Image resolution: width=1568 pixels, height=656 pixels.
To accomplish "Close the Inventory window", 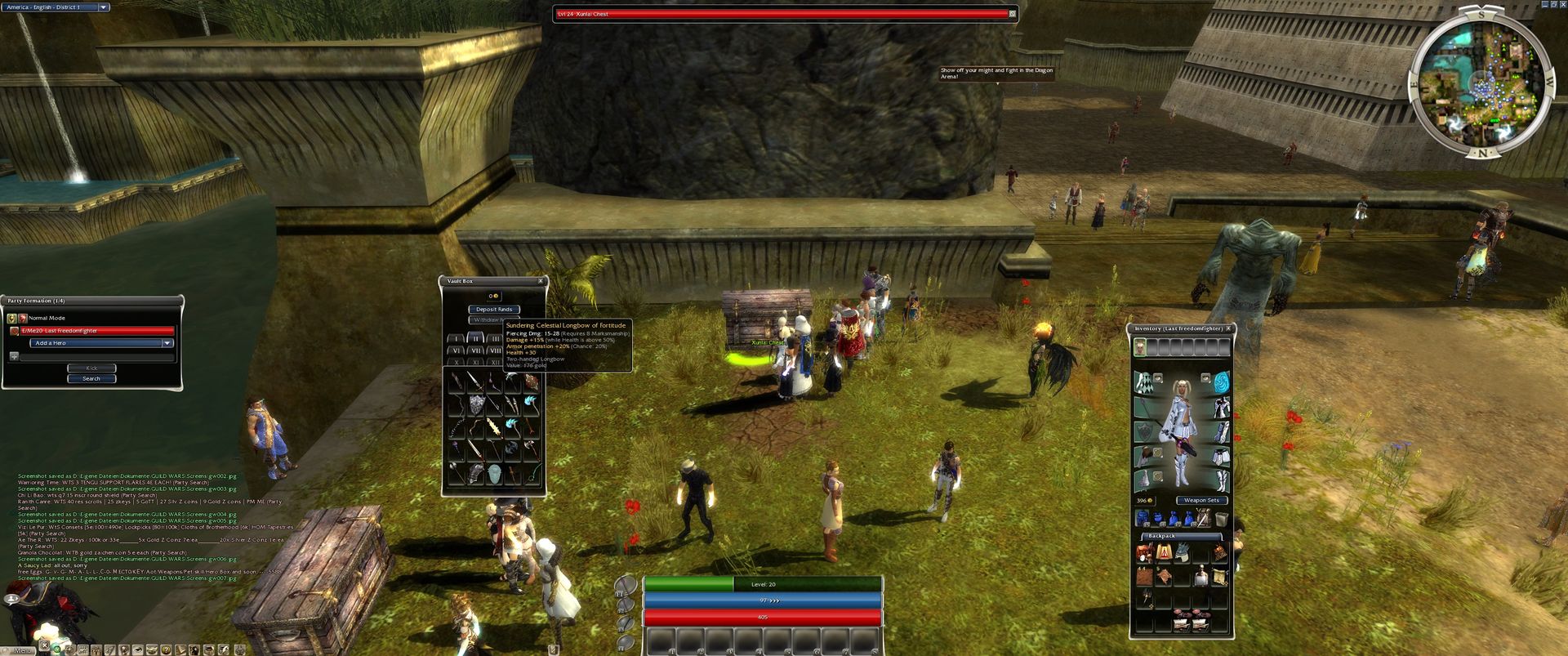I will (1228, 328).
